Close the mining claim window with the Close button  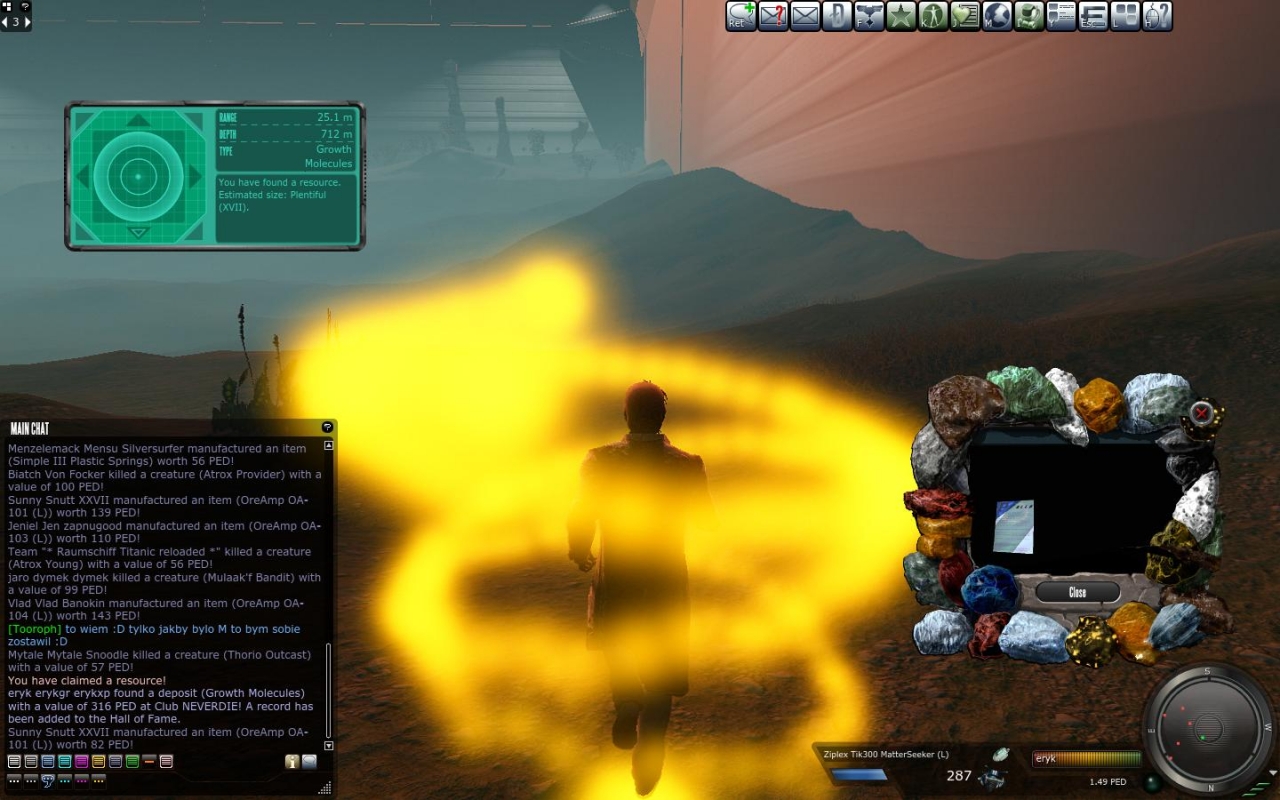[x=1077, y=592]
